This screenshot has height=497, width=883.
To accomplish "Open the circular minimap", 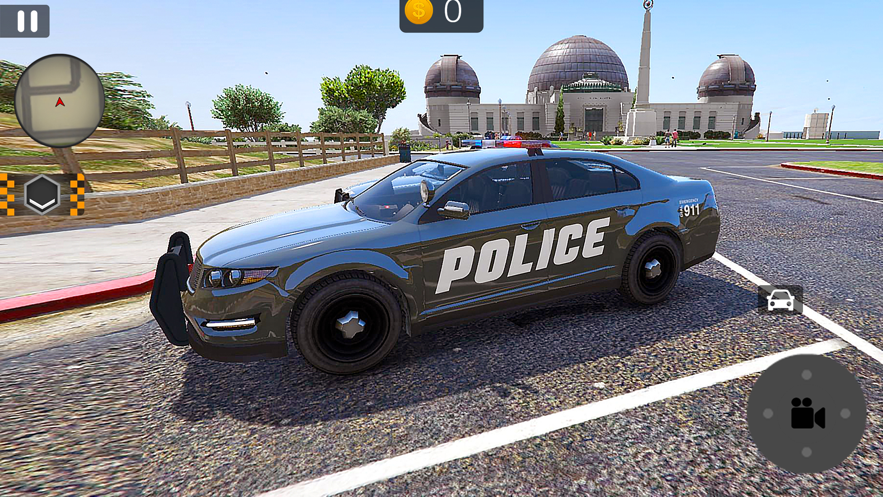I will click(x=60, y=100).
